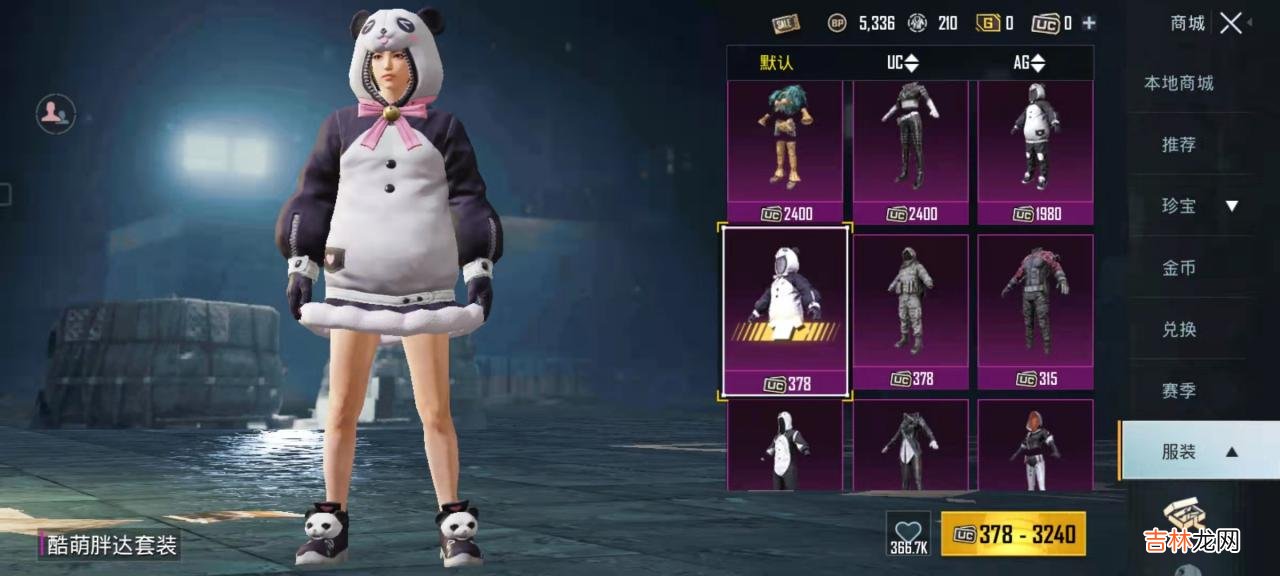The width and height of the screenshot is (1280, 576).
Task: Go to the 兑换 exchange category
Action: pos(1179,329)
